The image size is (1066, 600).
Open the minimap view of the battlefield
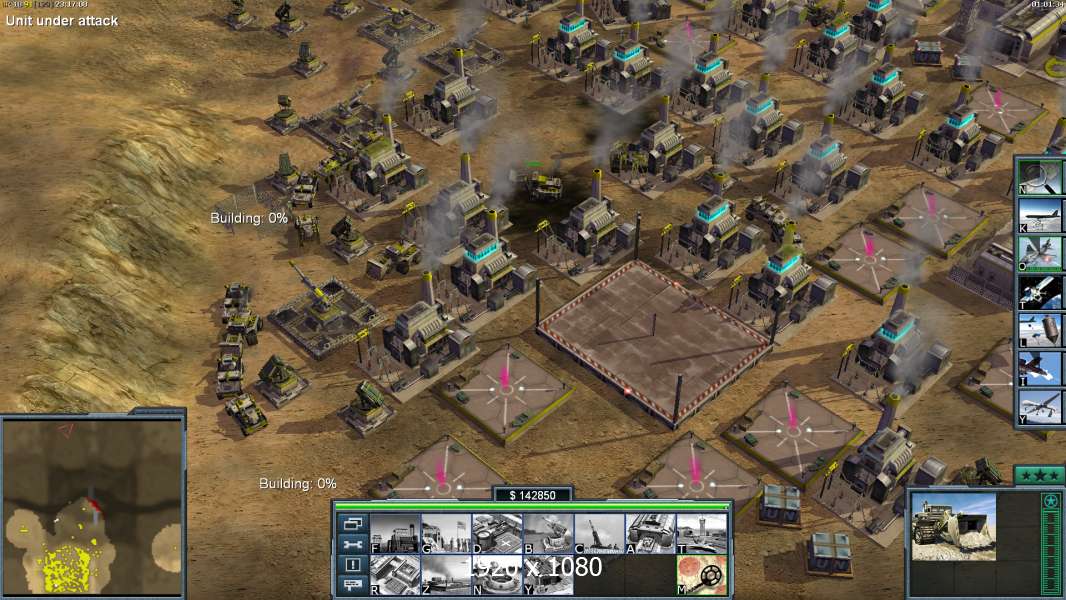pyautogui.click(x=92, y=506)
